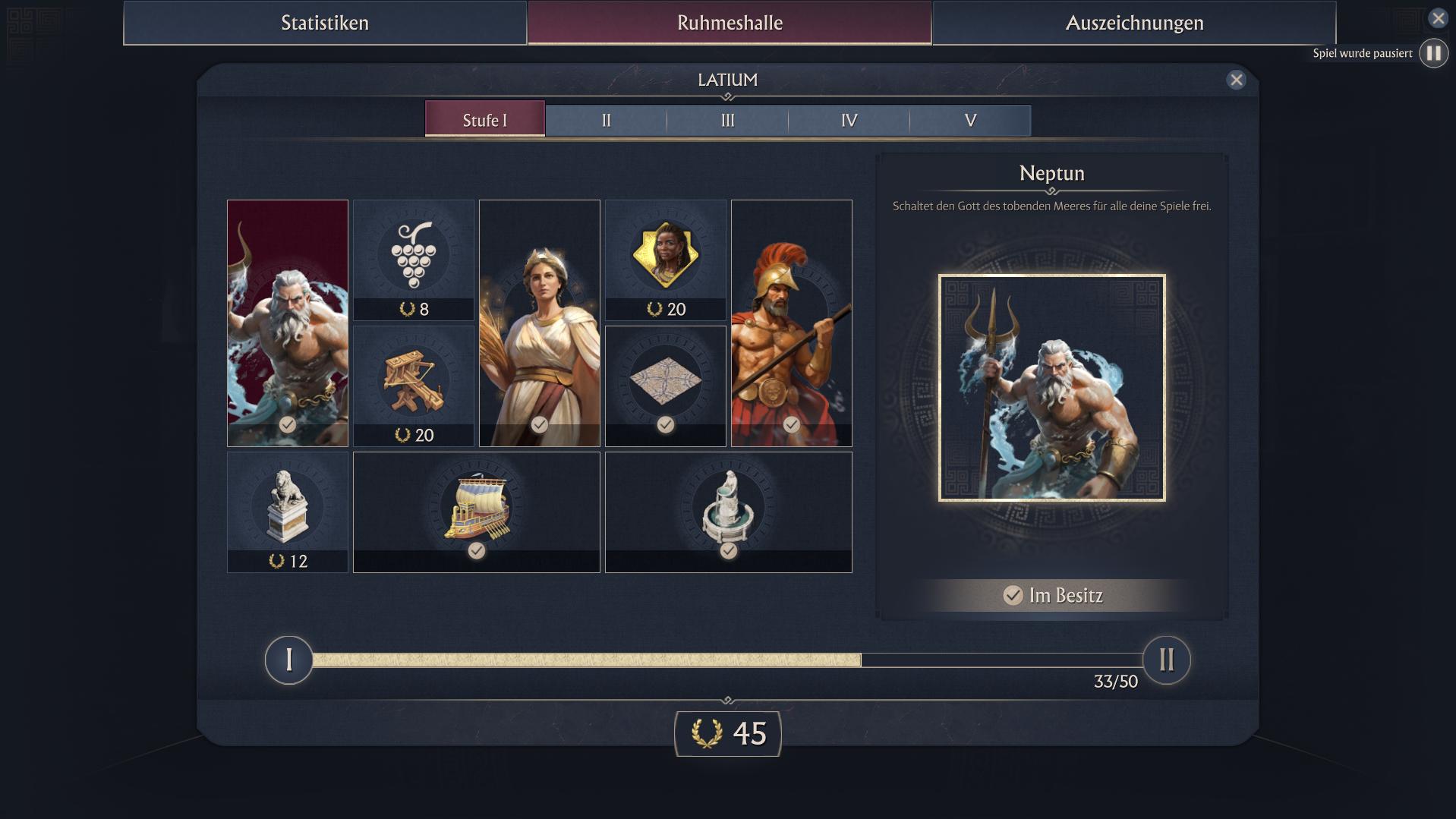Open the Ruhmeshalle tab

730,23
